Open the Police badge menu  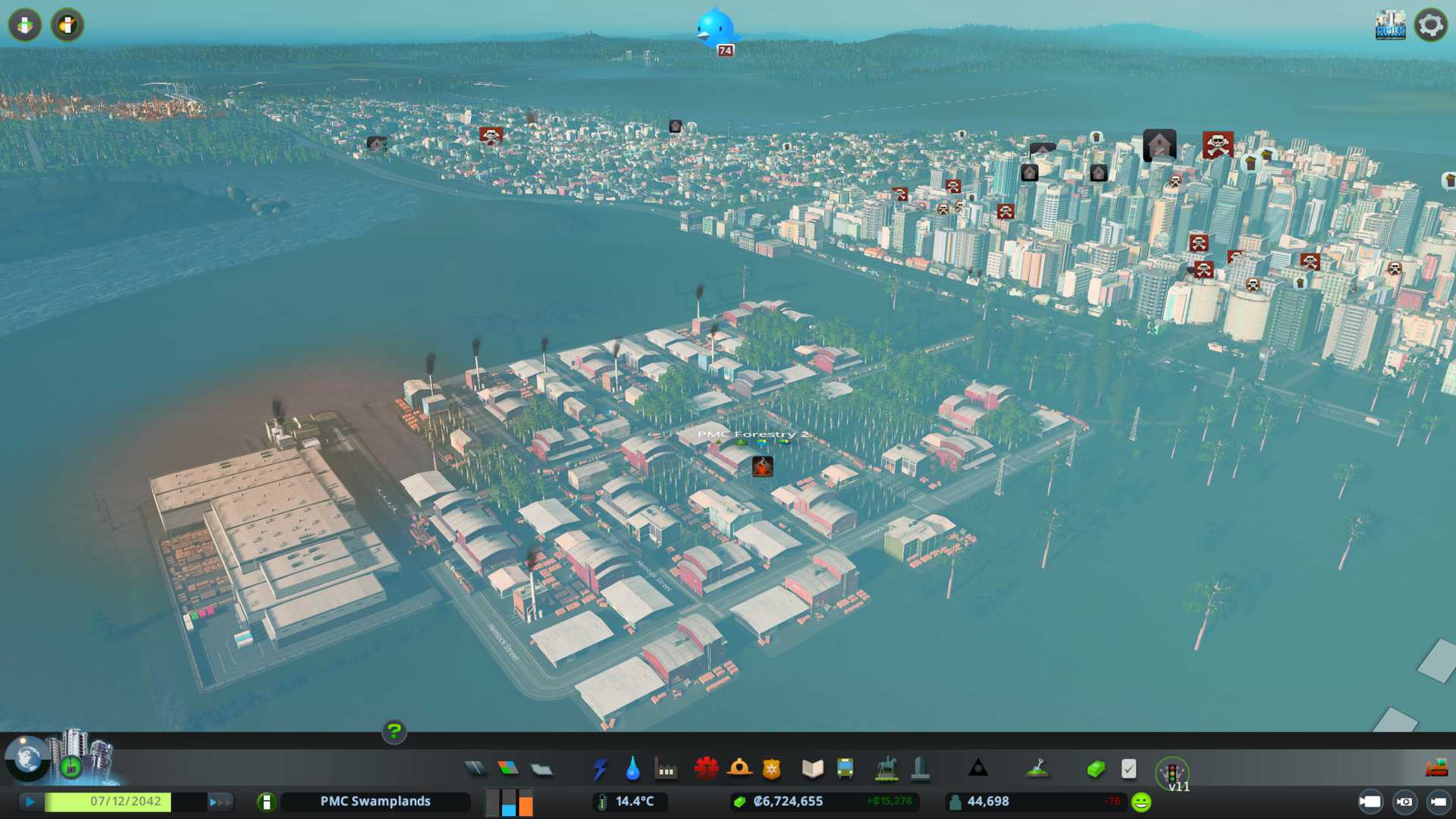(772, 769)
